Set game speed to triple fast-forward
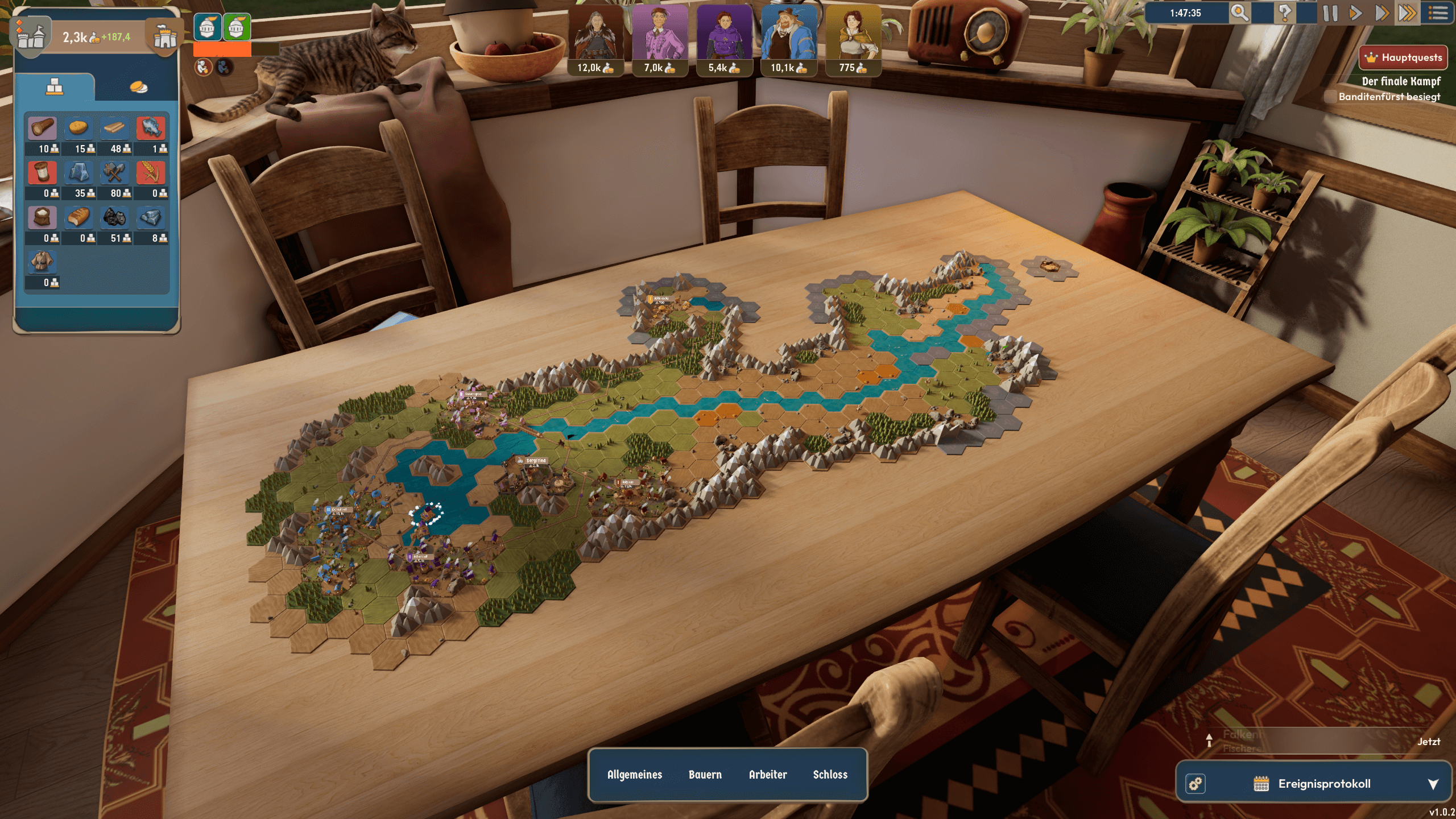1456x819 pixels. 1407,13
